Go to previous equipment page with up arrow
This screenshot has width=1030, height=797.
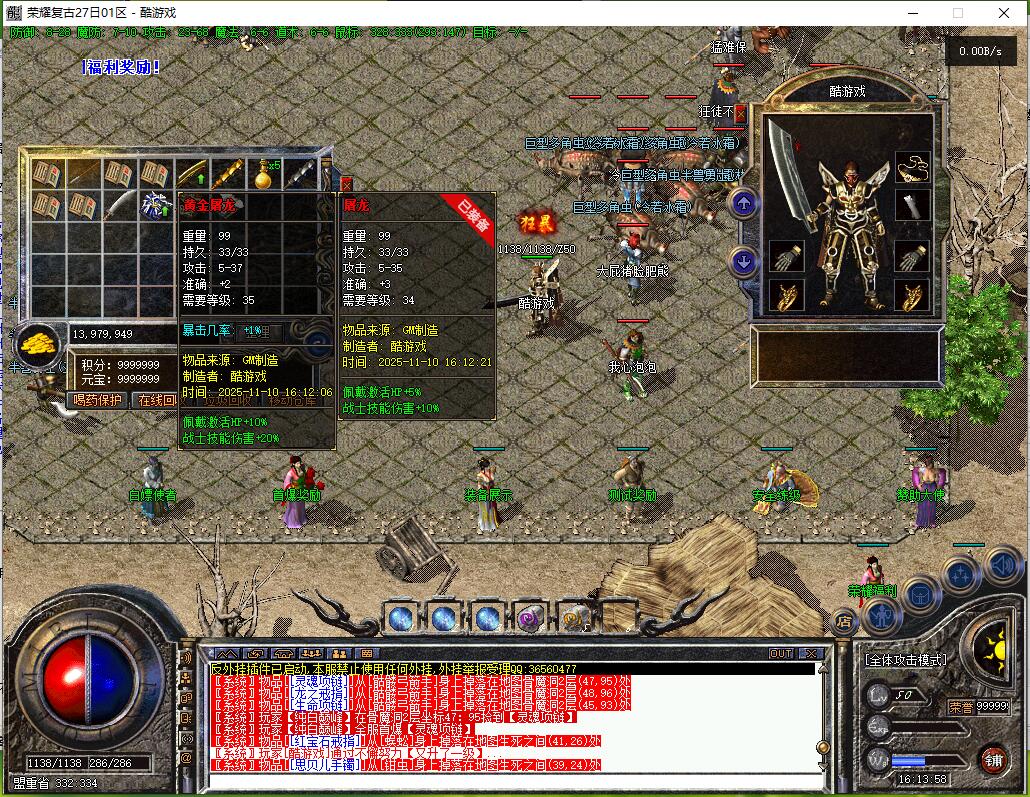(x=742, y=204)
